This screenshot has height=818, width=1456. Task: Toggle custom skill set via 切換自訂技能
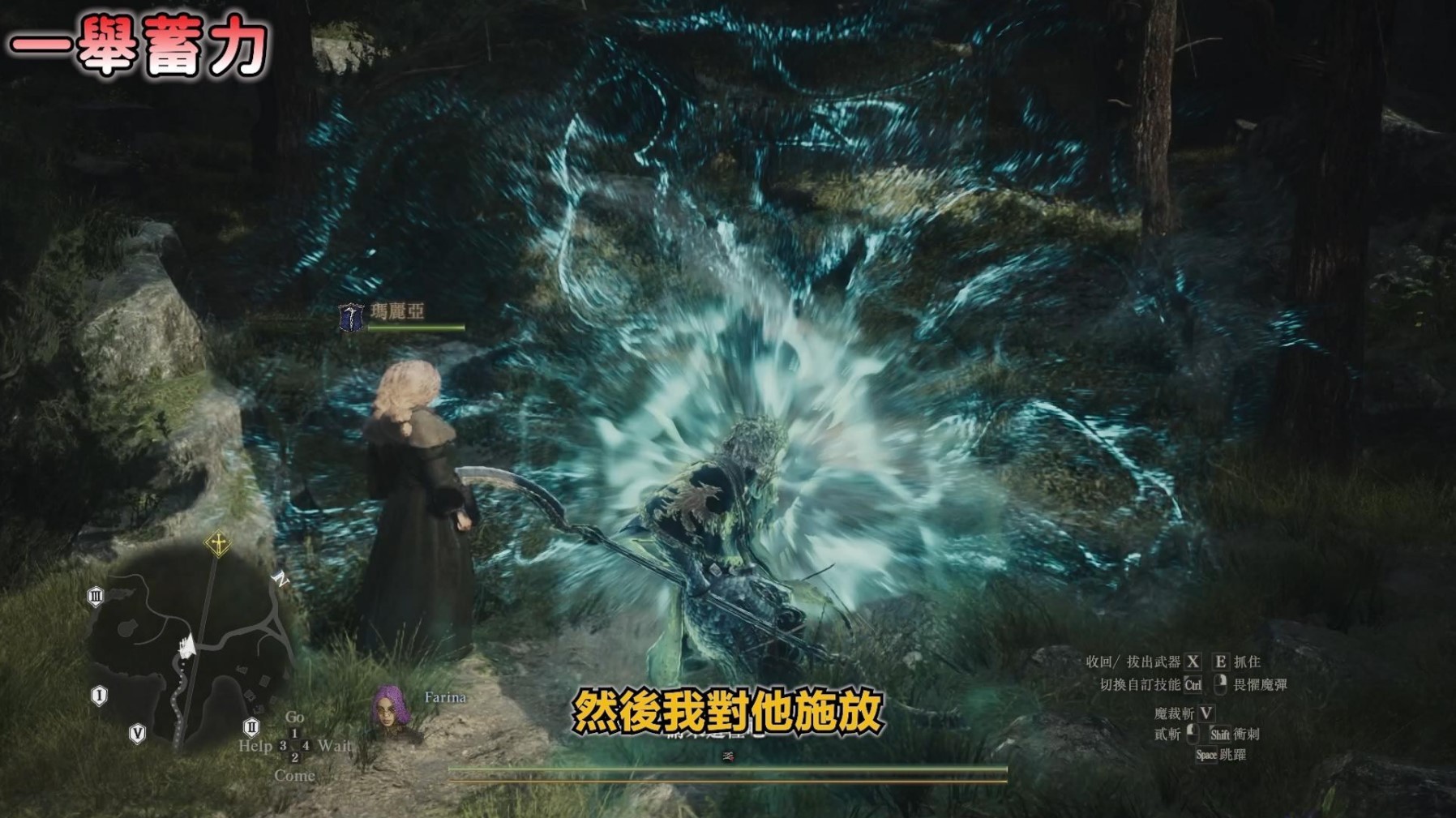tap(1141, 683)
